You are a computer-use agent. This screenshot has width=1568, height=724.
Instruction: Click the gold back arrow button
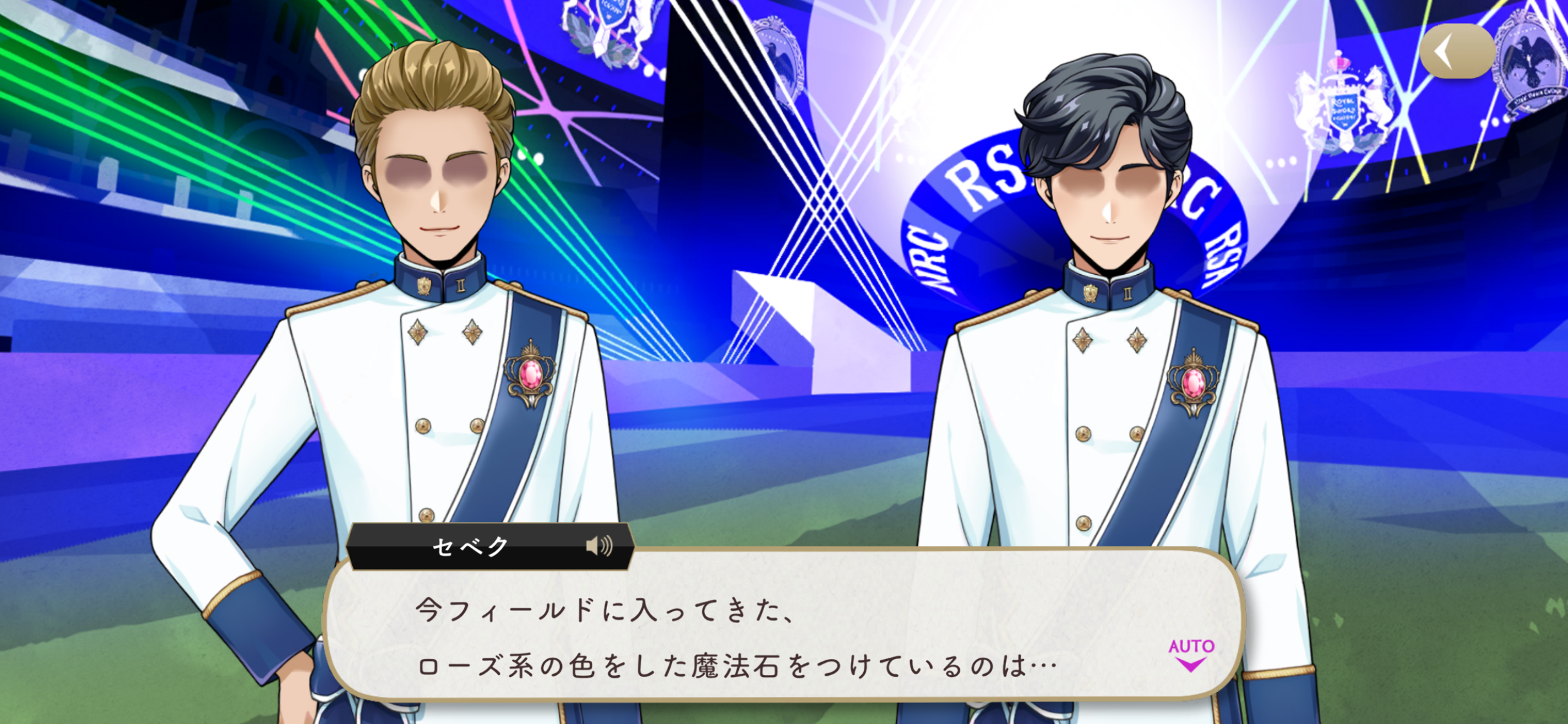coord(1457,51)
